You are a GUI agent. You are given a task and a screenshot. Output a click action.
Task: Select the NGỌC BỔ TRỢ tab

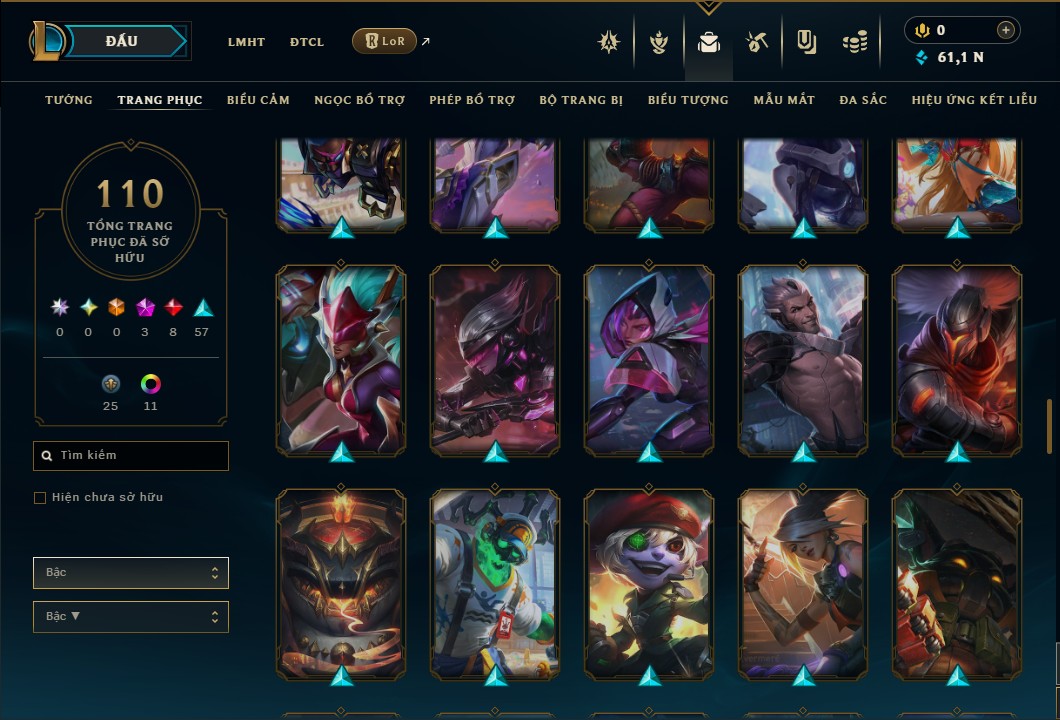[359, 100]
